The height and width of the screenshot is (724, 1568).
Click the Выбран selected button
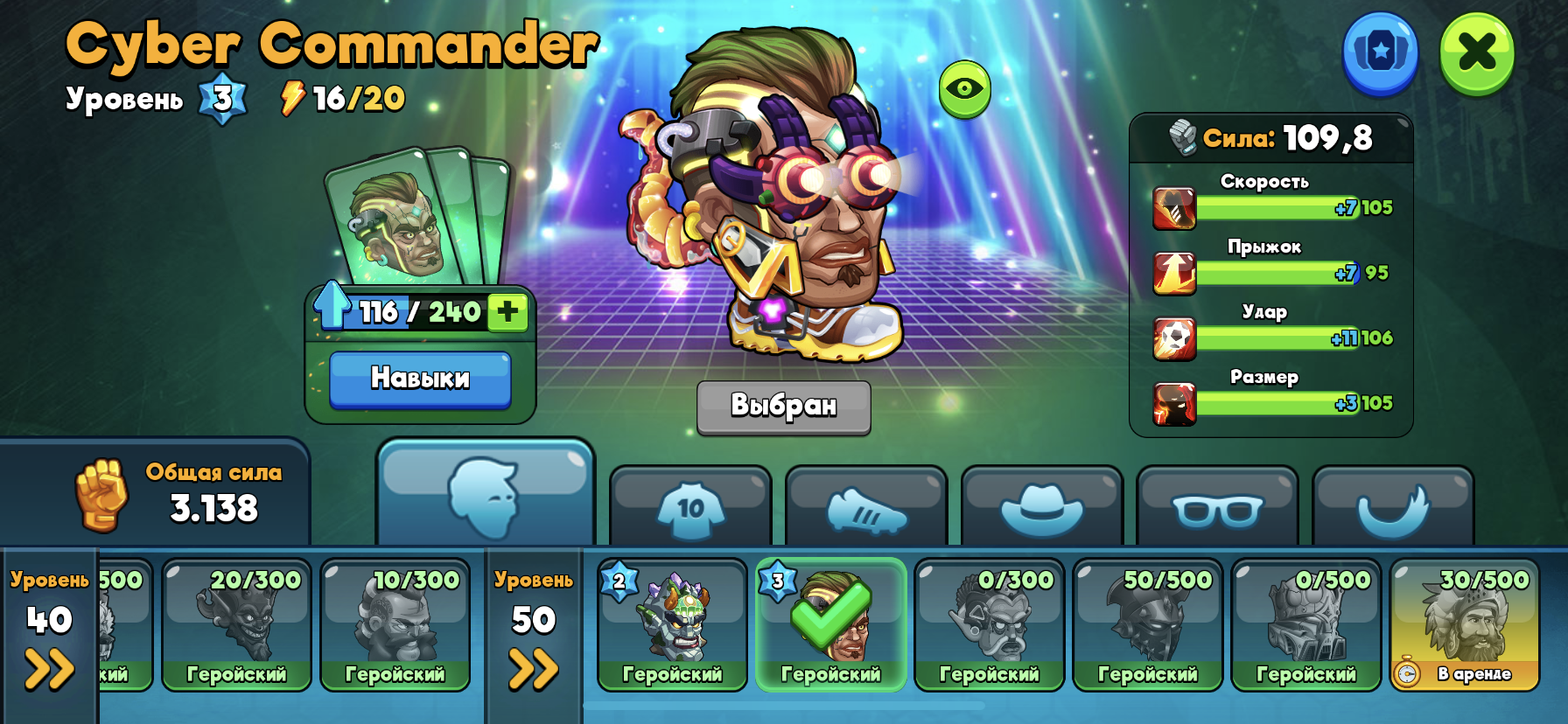point(783,406)
